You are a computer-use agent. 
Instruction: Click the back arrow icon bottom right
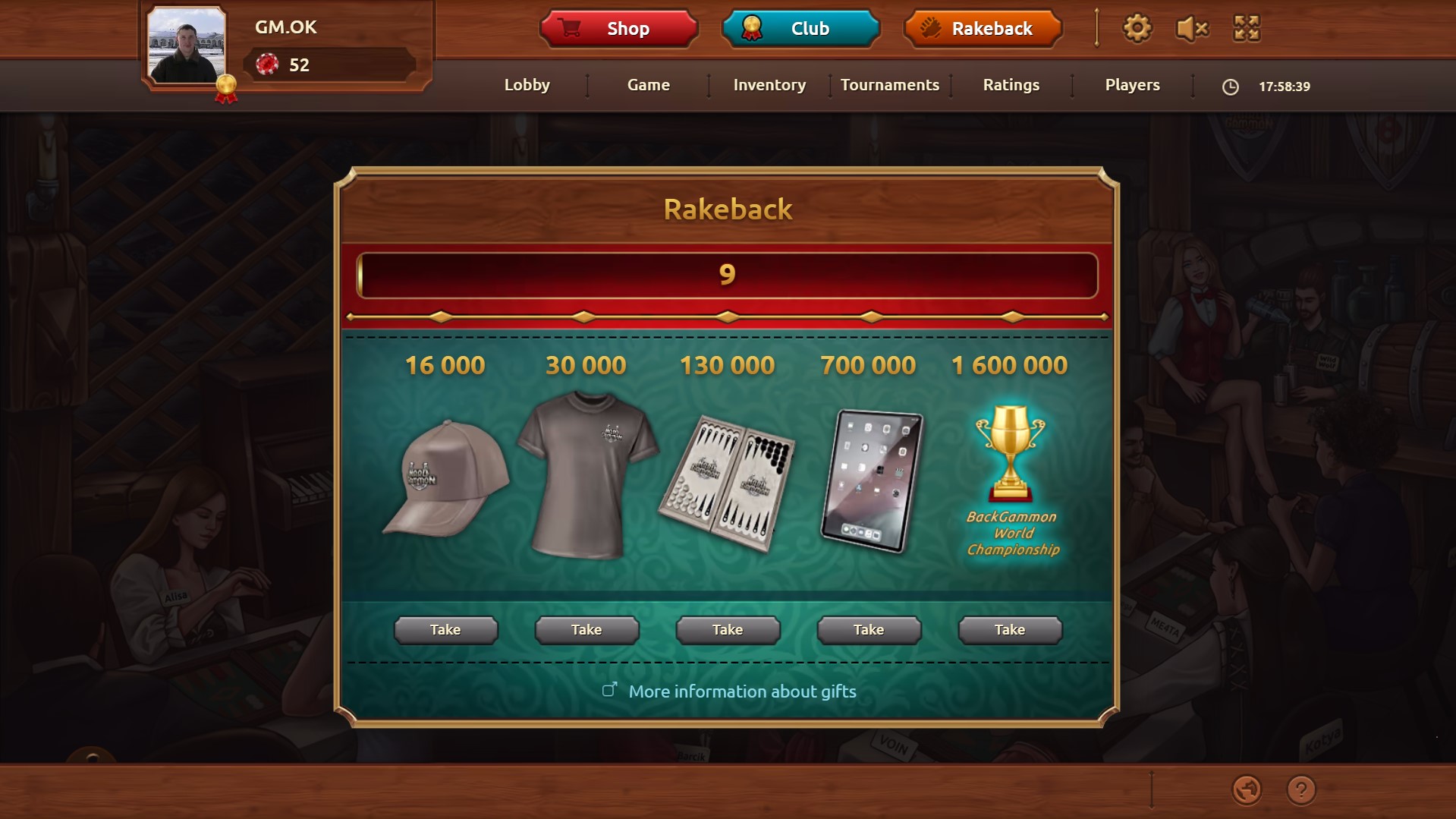tap(1248, 790)
